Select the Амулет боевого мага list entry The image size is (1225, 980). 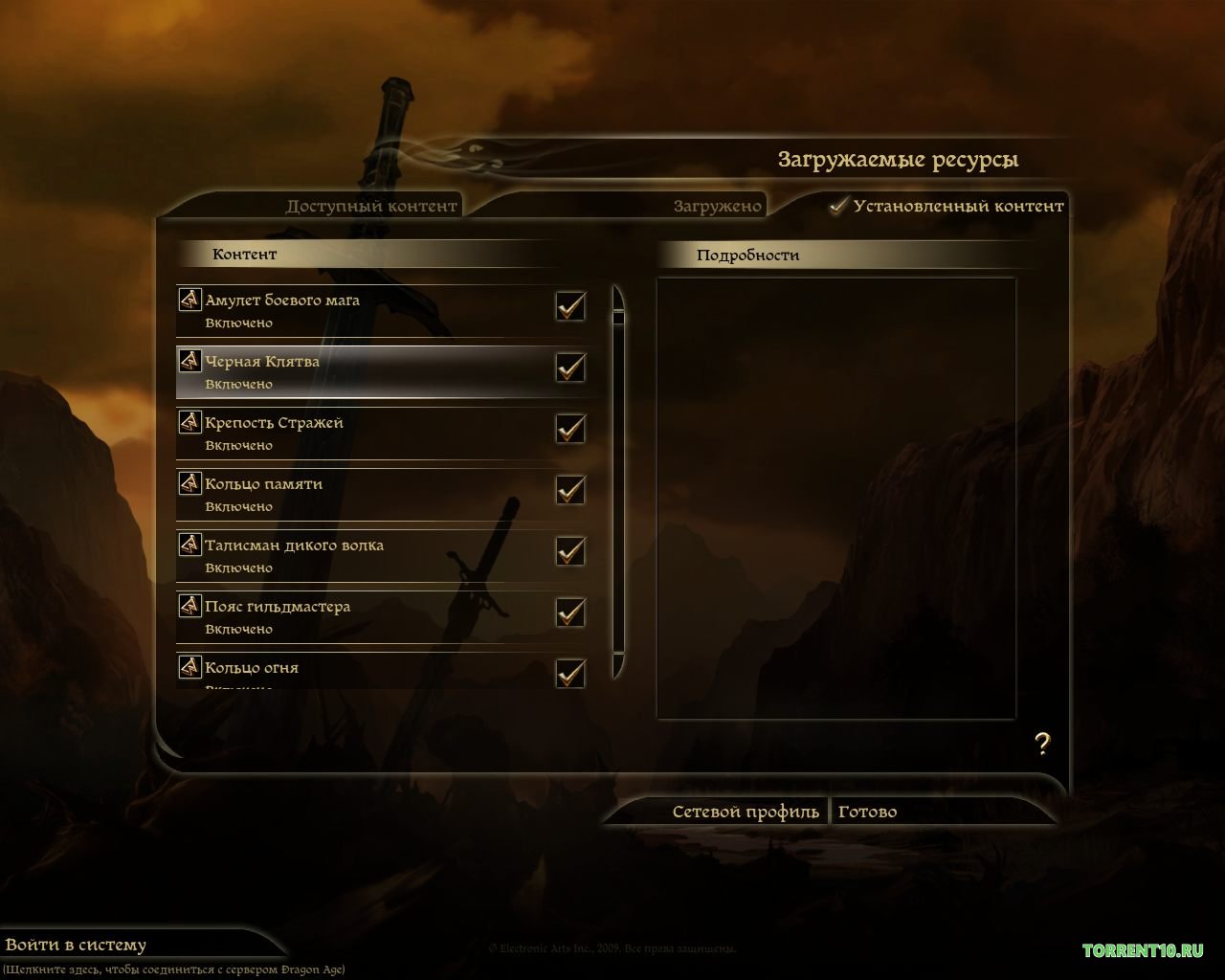(364, 310)
